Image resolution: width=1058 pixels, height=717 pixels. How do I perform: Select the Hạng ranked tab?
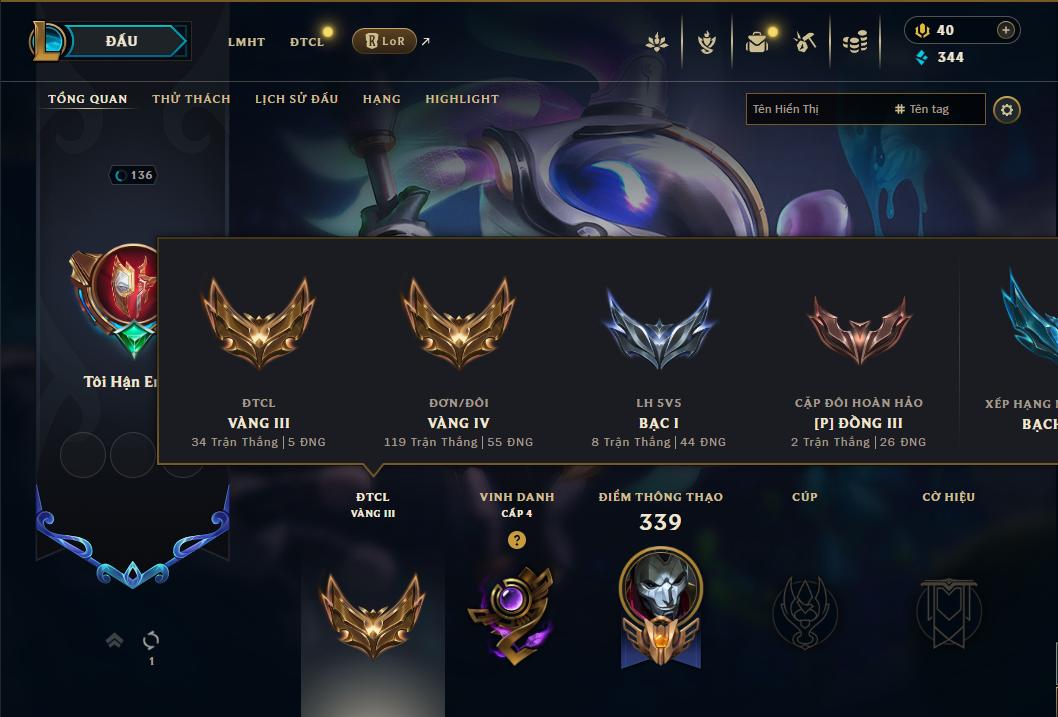381,99
